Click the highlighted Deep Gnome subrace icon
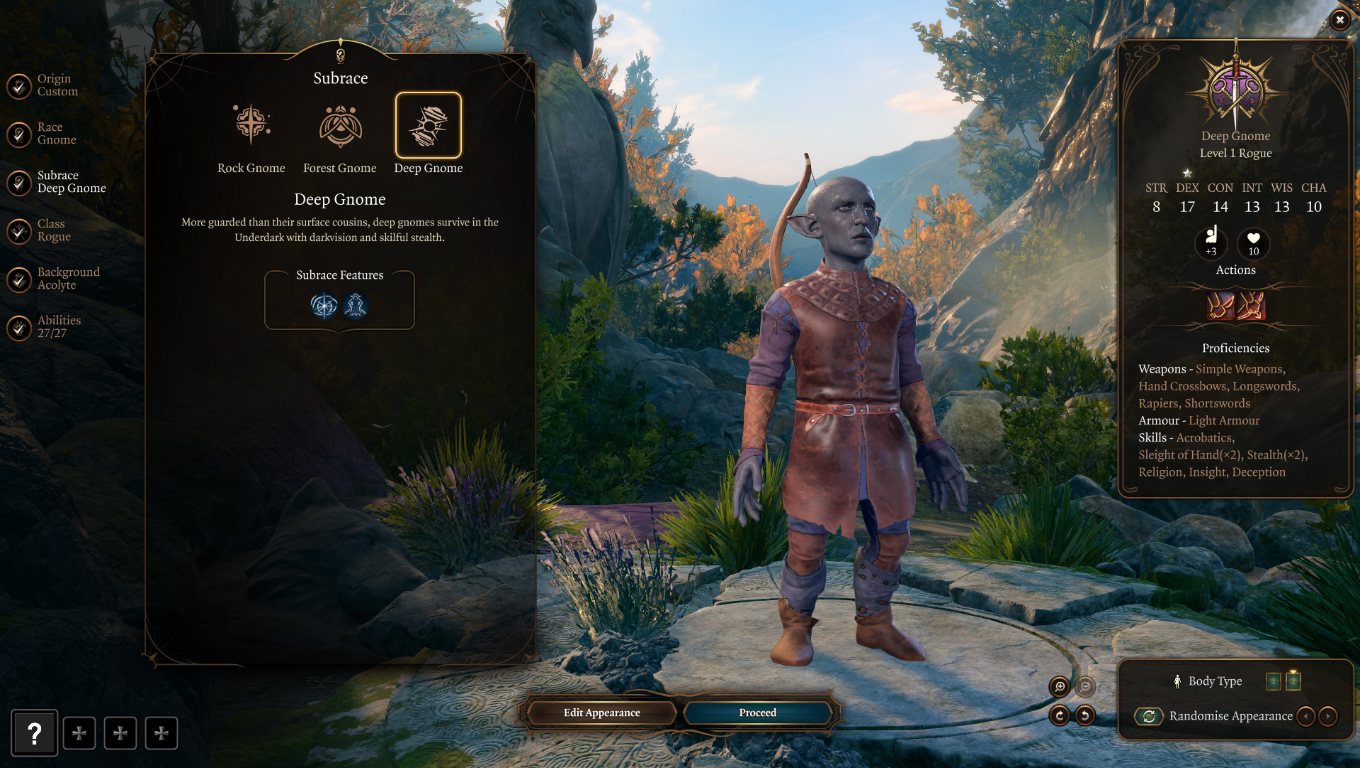The image size is (1360, 768). (428, 122)
